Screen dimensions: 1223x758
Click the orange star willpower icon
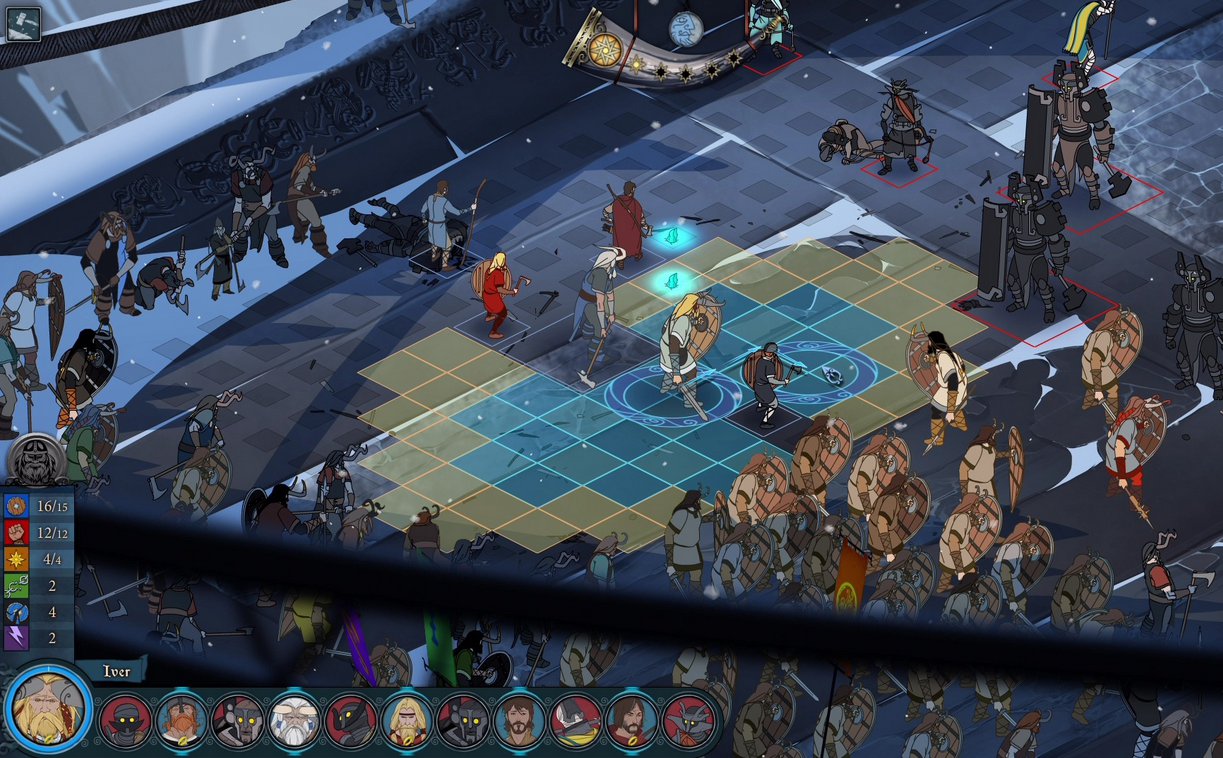pos(16,559)
